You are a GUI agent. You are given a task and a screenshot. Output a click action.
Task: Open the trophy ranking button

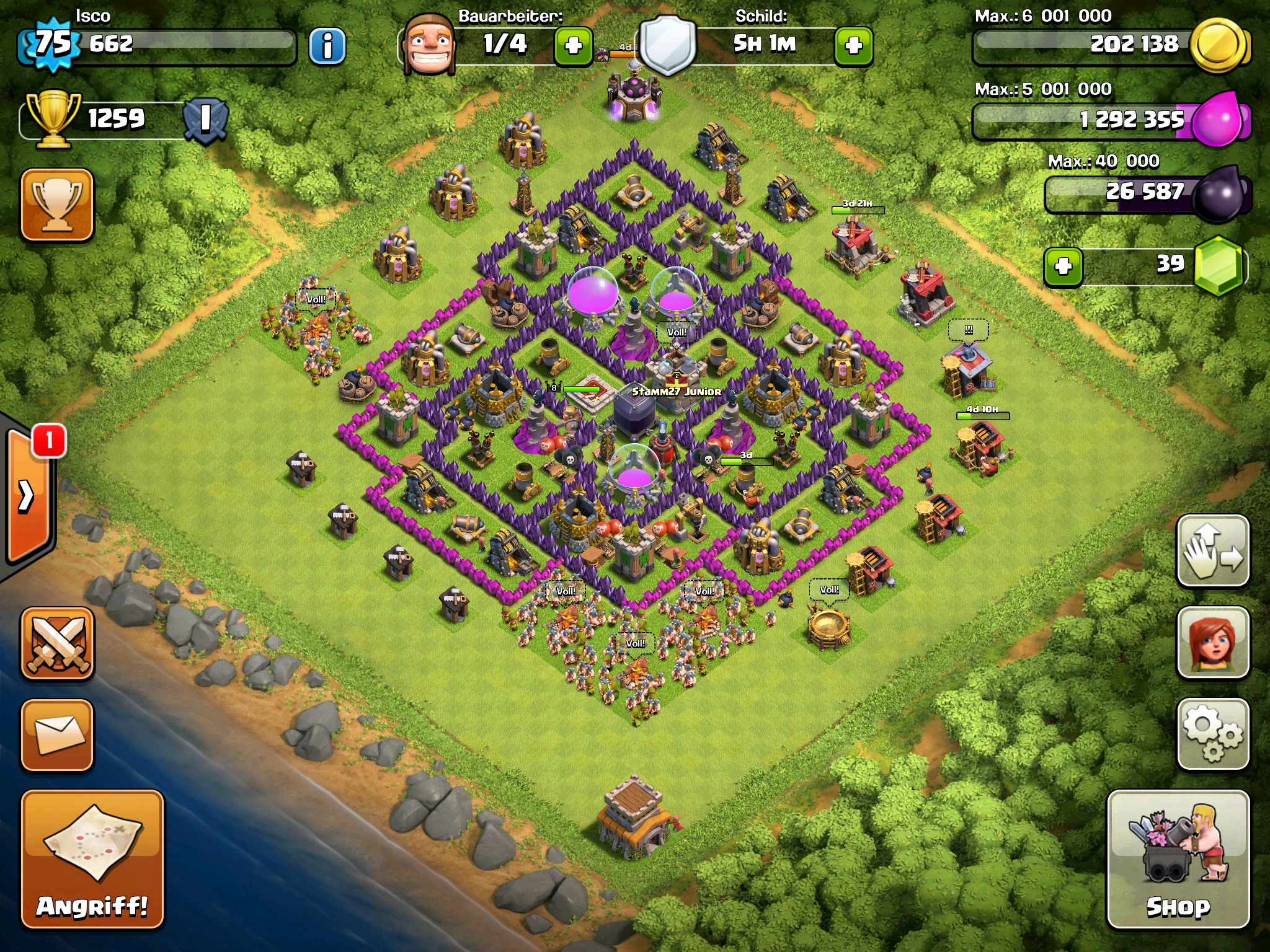click(58, 205)
